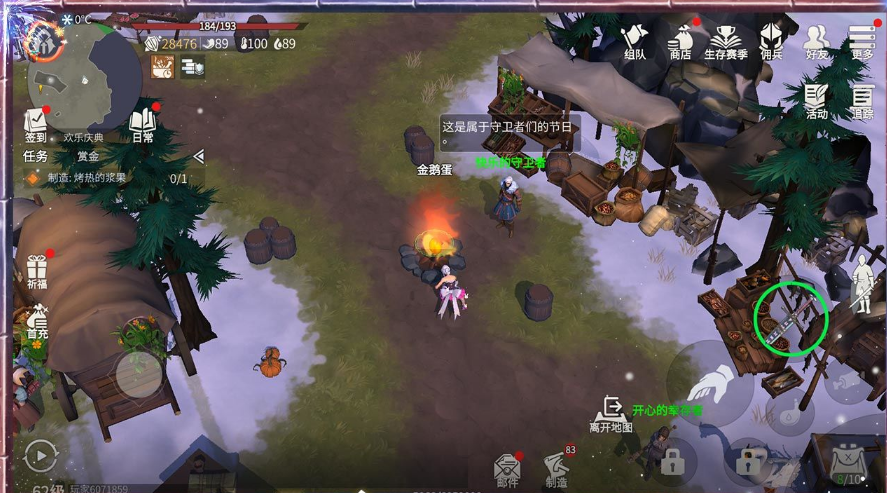Image resolution: width=887 pixels, height=493 pixels.
Task: Open the 追踪 tracking panel
Action: click(862, 101)
